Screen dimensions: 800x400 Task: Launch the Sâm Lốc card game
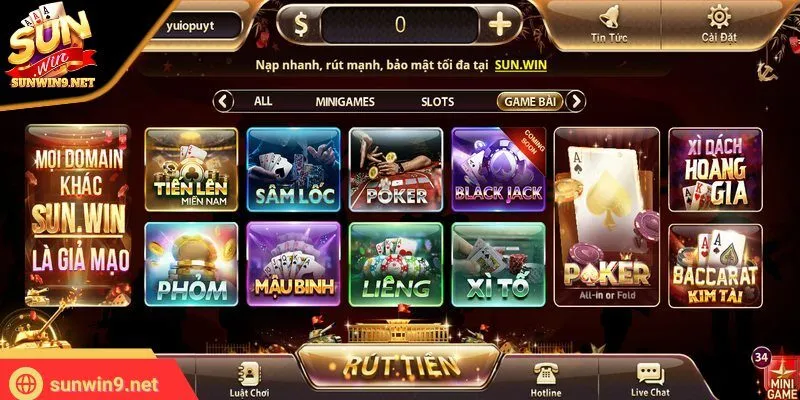click(294, 169)
